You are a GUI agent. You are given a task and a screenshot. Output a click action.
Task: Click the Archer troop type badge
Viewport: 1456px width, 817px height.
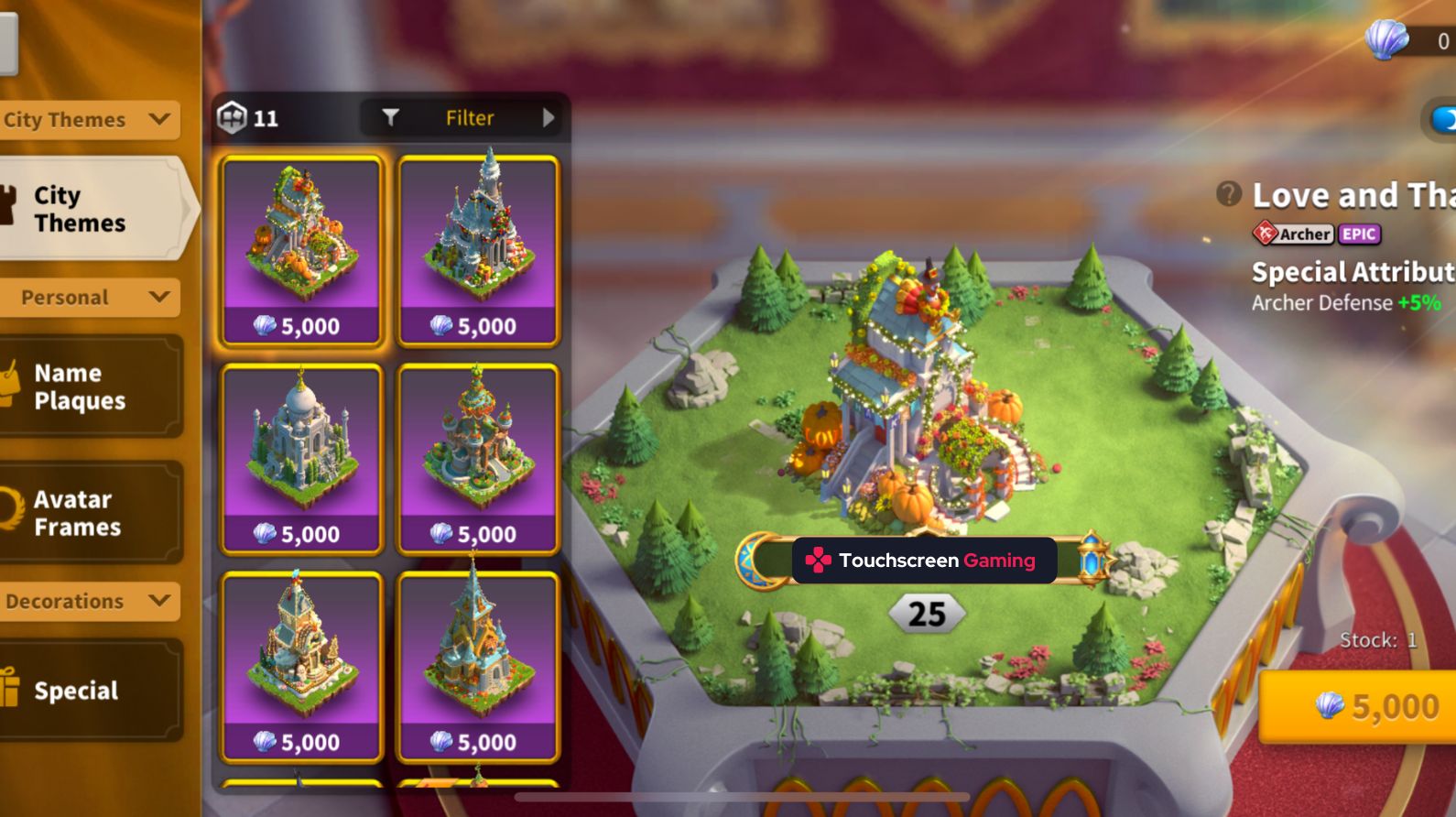[1293, 234]
